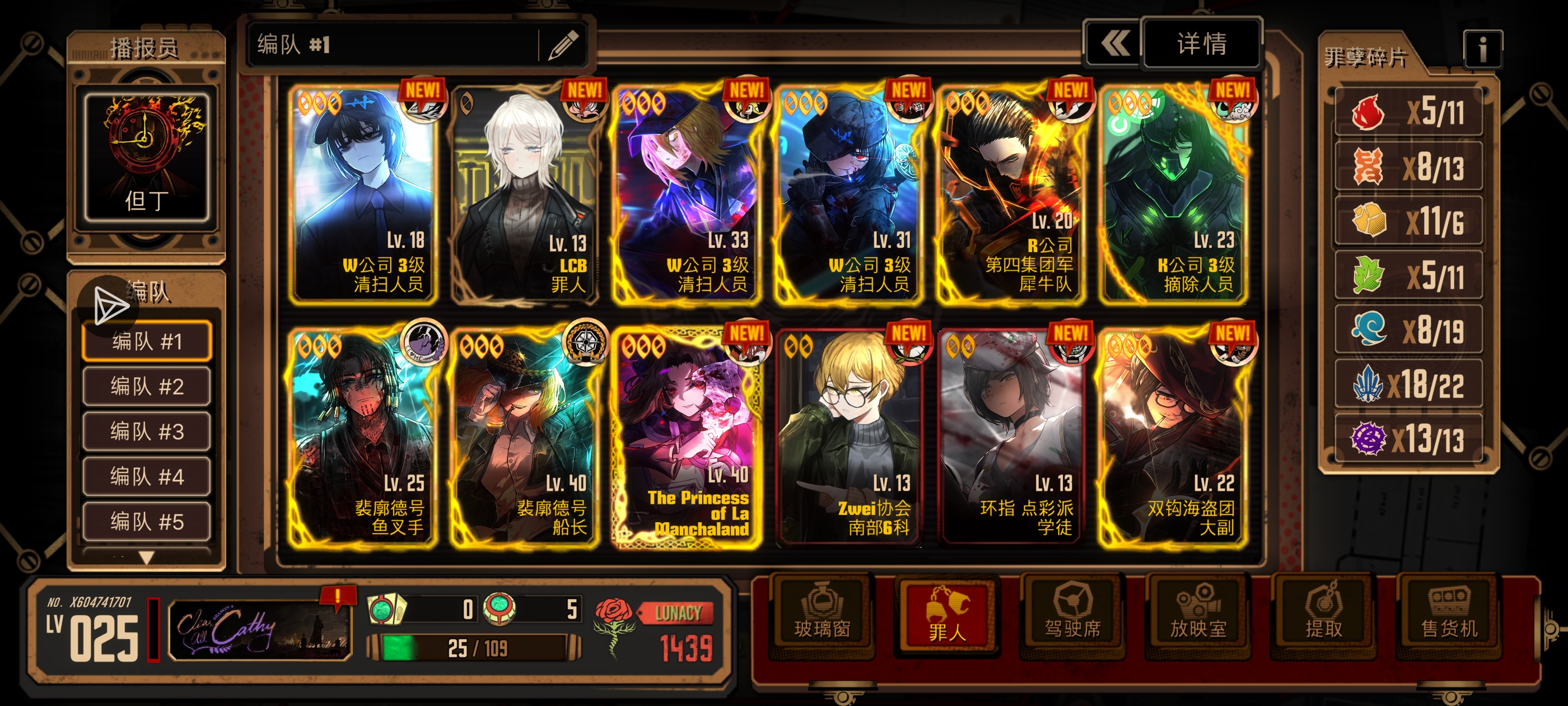Select 编队 #5 from team list
The width and height of the screenshot is (1568, 706).
147,522
